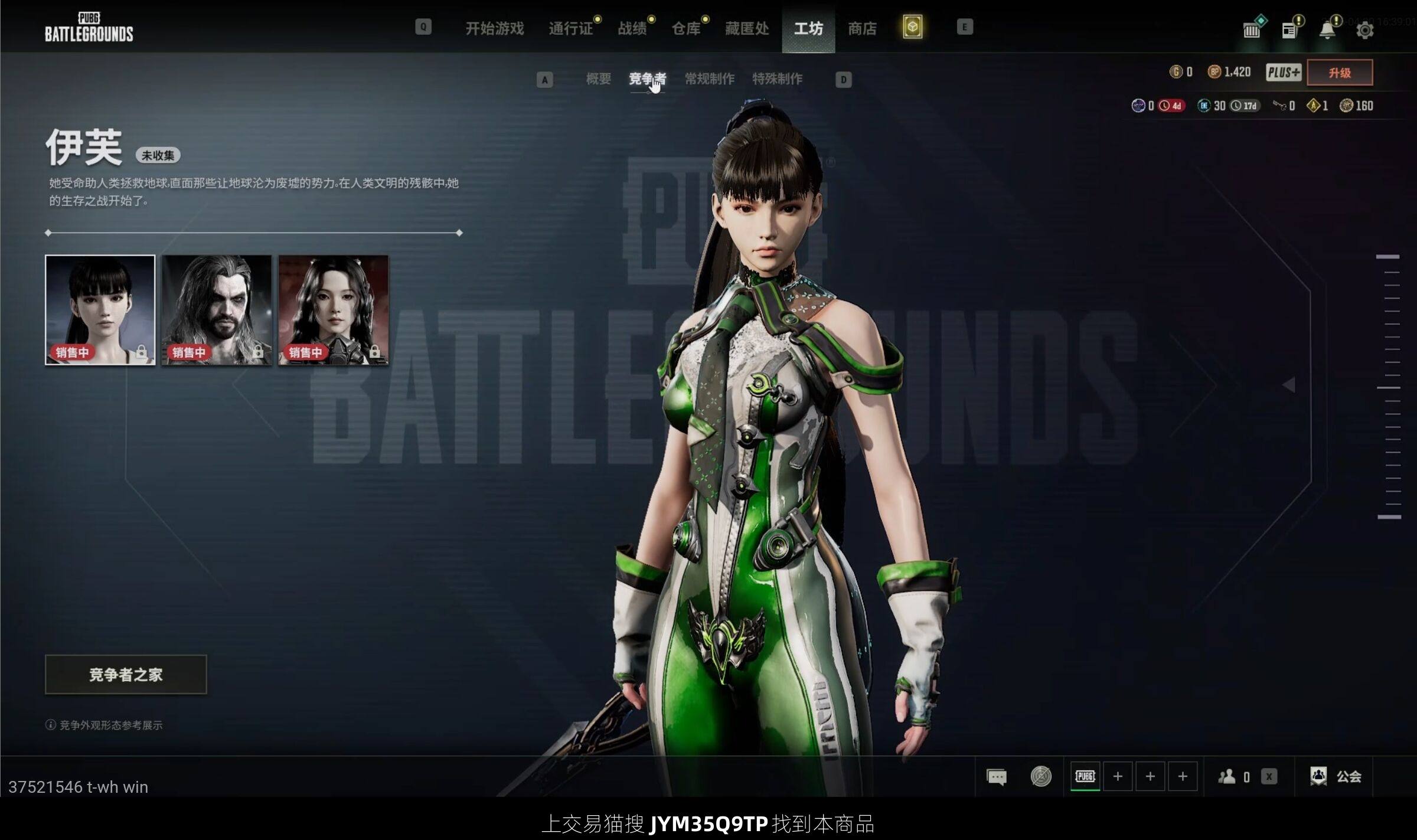The height and width of the screenshot is (840, 1417).
Task: Select the 伊芙 contender portrait thumbnail
Action: coord(100,310)
